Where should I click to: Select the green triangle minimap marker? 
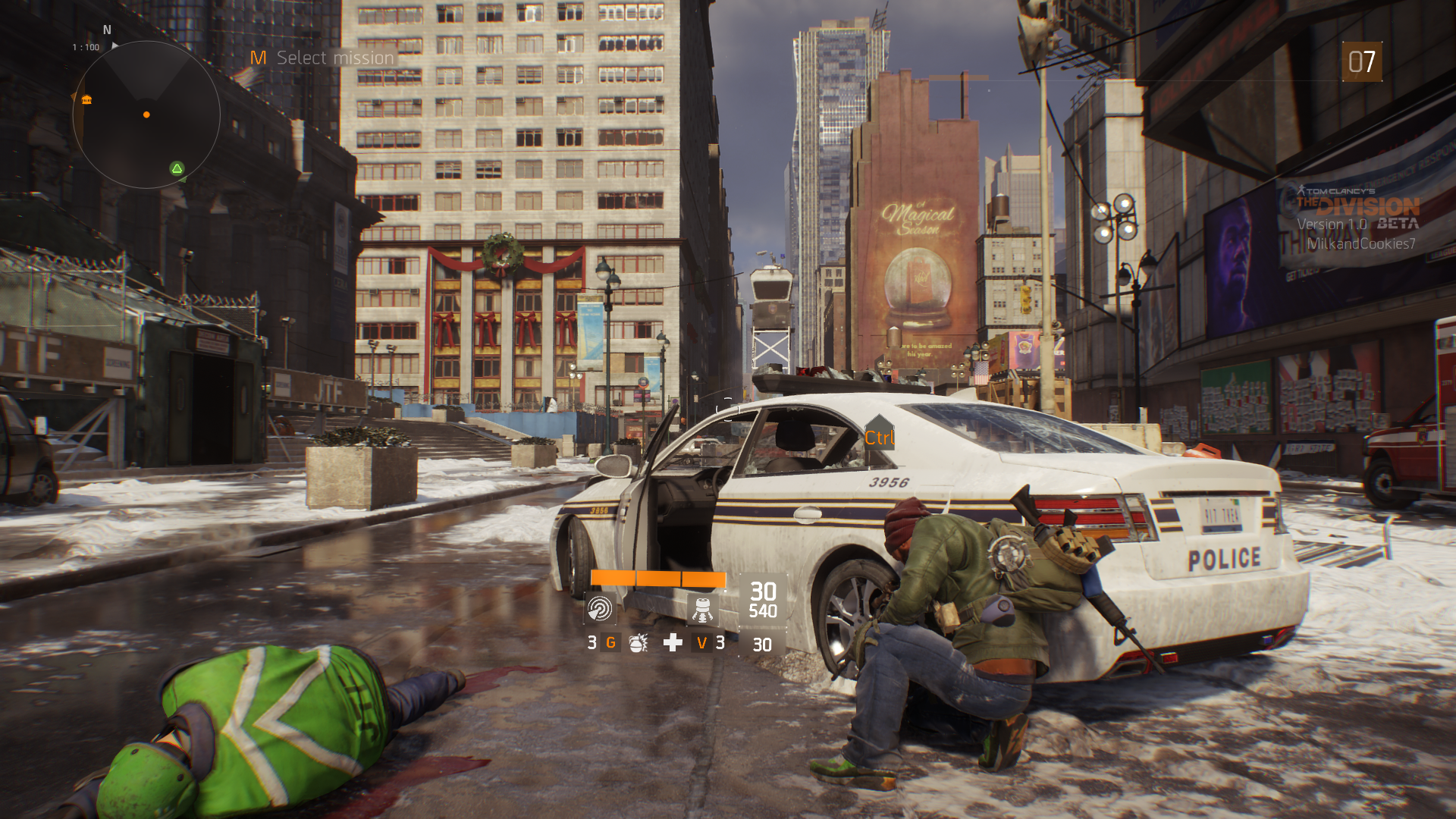(177, 168)
